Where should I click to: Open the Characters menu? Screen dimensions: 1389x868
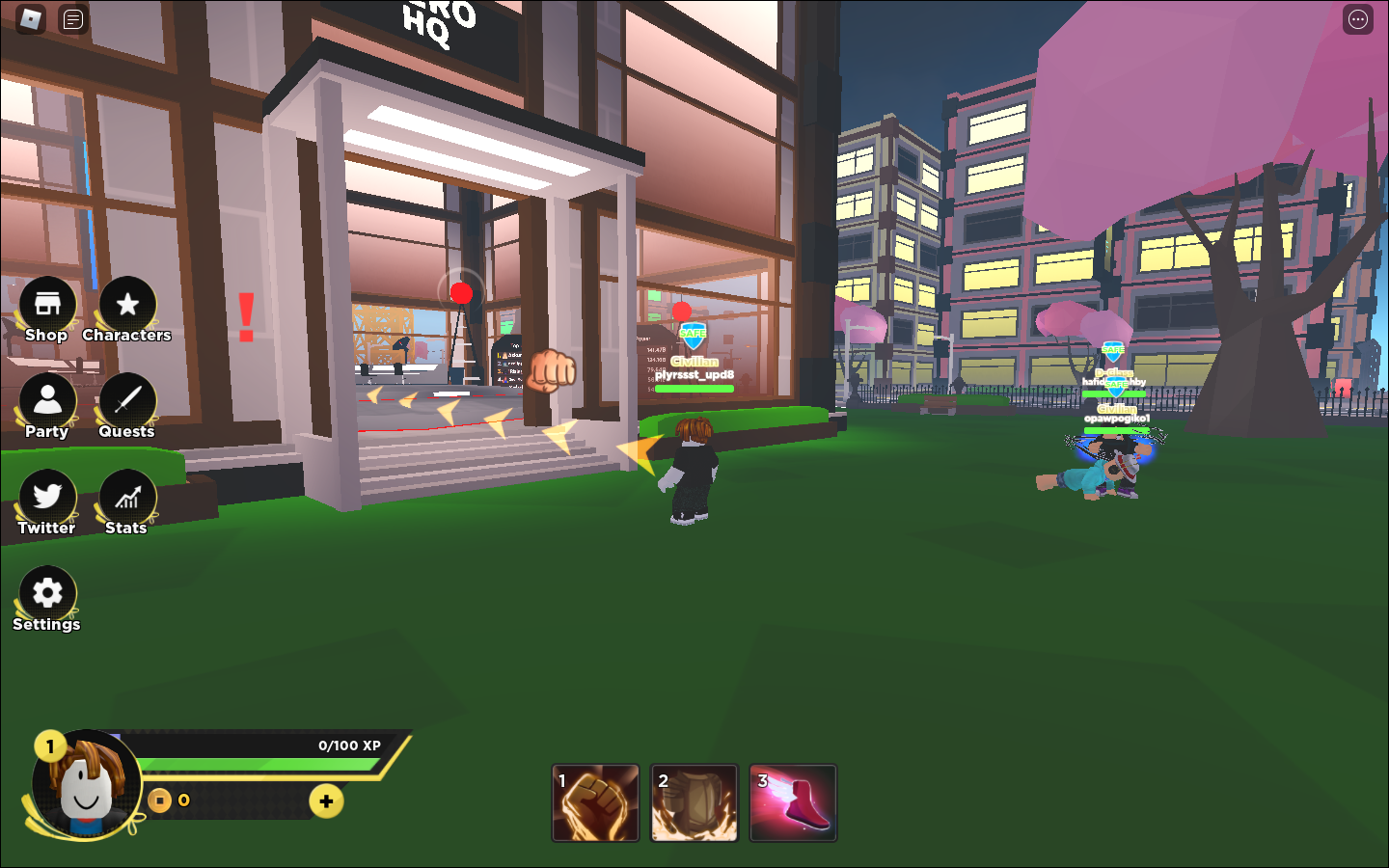coord(126,307)
